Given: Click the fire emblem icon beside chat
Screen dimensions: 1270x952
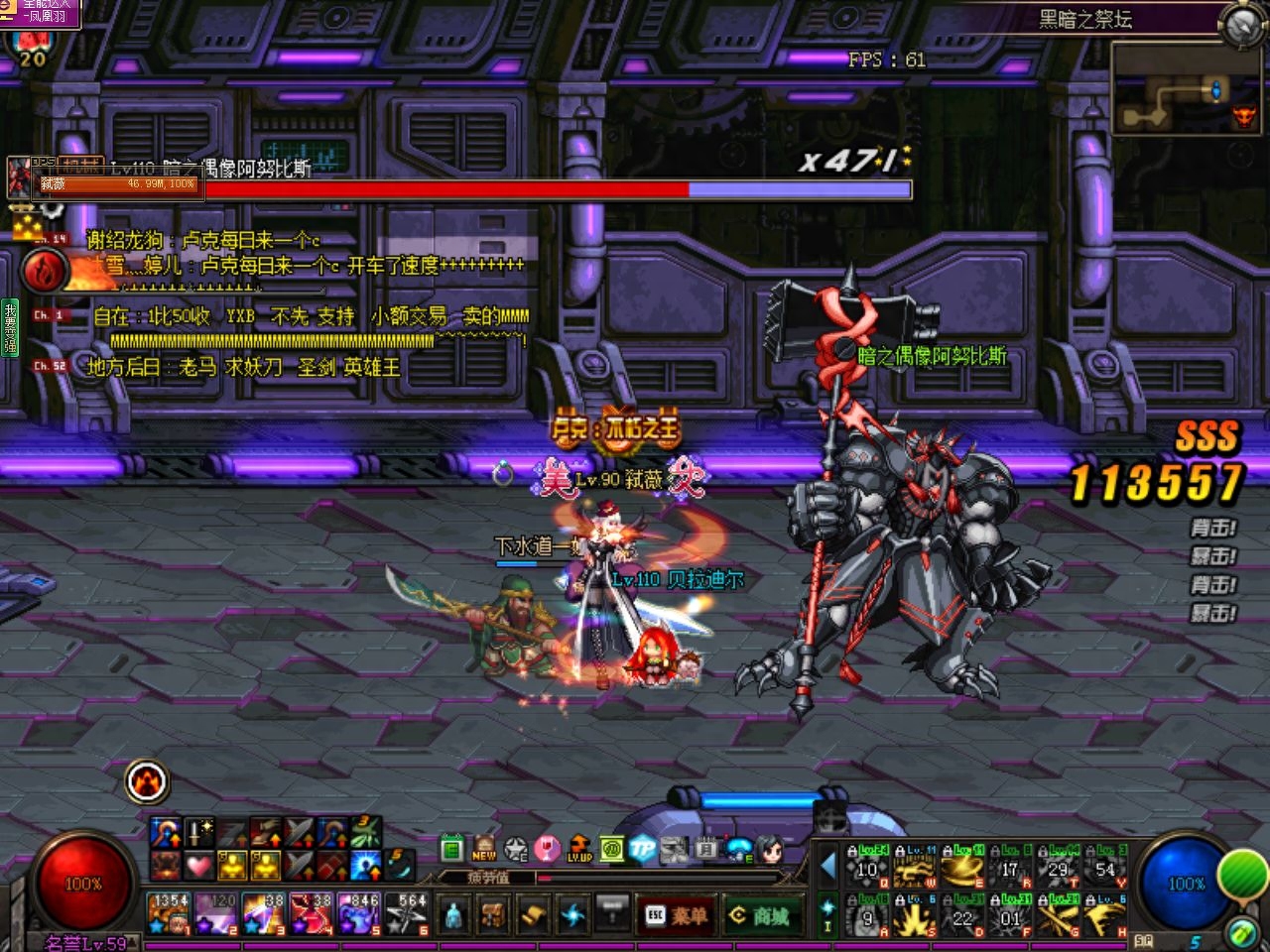Looking at the screenshot, I should [x=44, y=270].
